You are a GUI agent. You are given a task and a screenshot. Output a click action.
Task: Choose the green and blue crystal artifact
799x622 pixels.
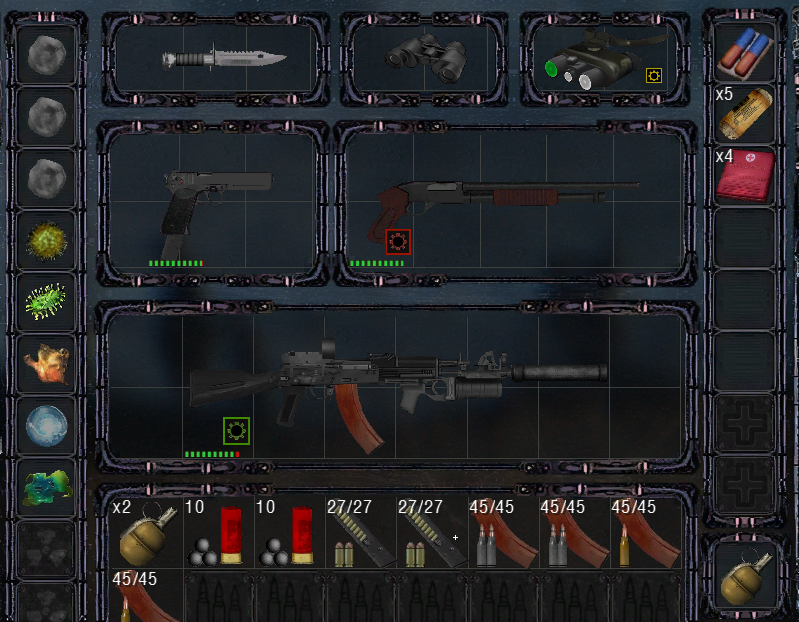(x=48, y=485)
